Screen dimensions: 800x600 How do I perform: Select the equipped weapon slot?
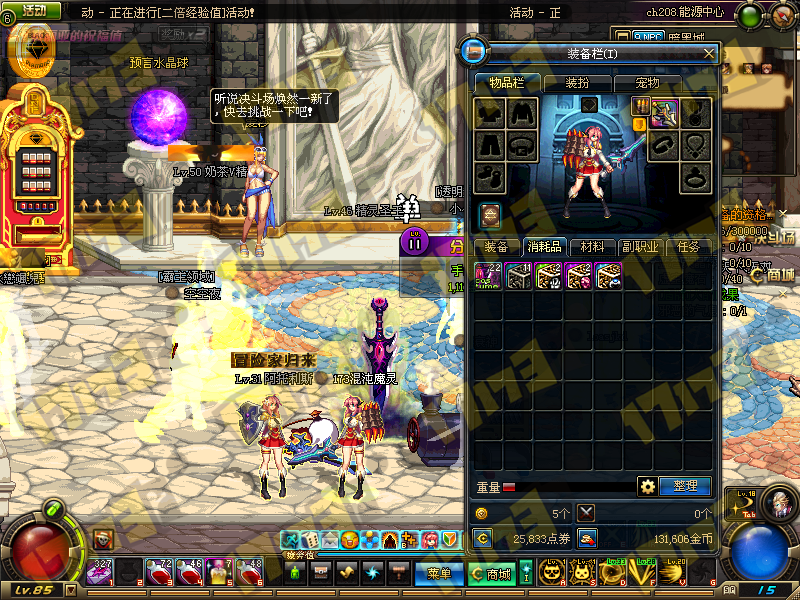point(666,113)
